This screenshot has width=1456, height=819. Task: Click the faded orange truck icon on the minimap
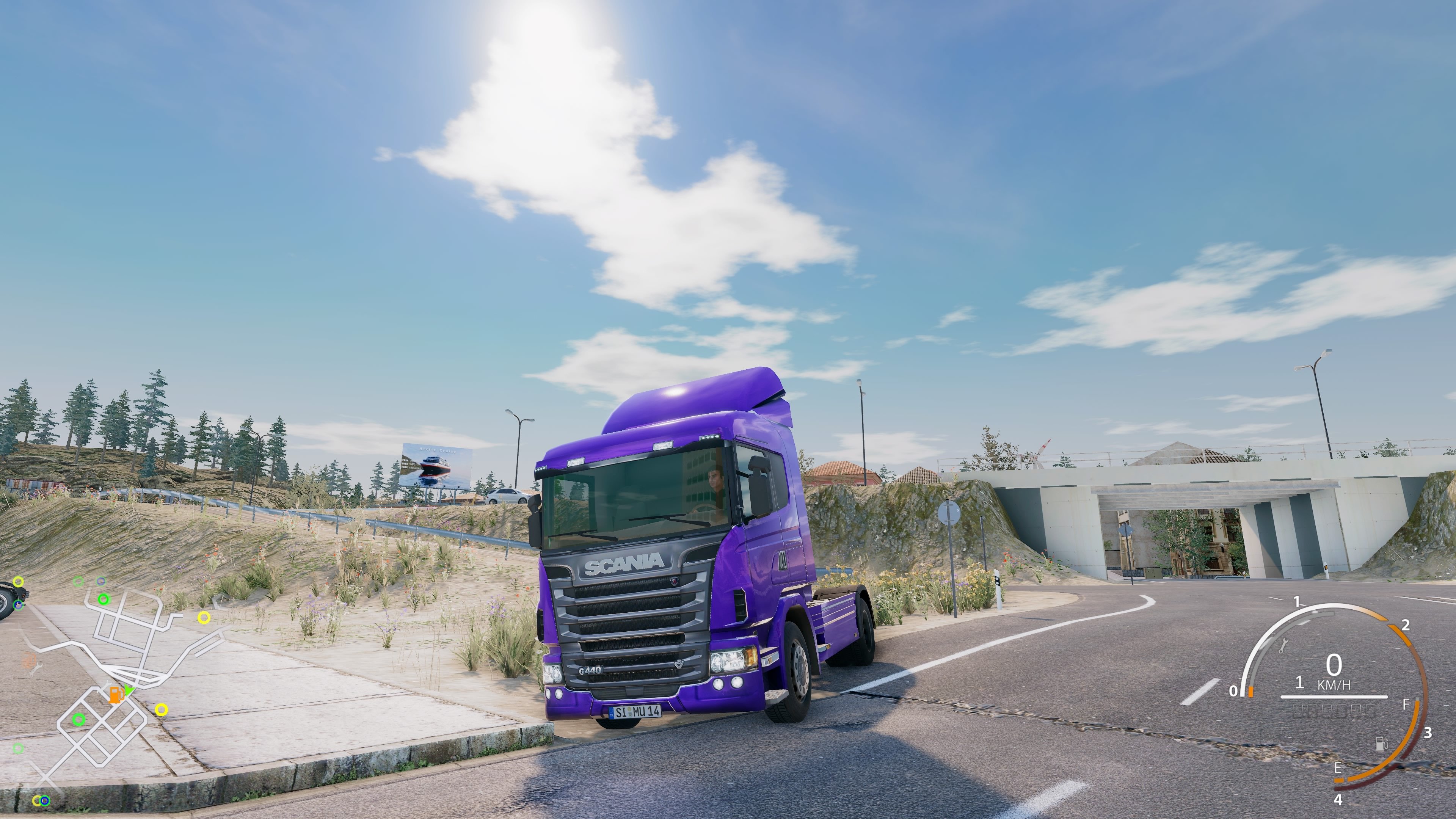coord(30,659)
